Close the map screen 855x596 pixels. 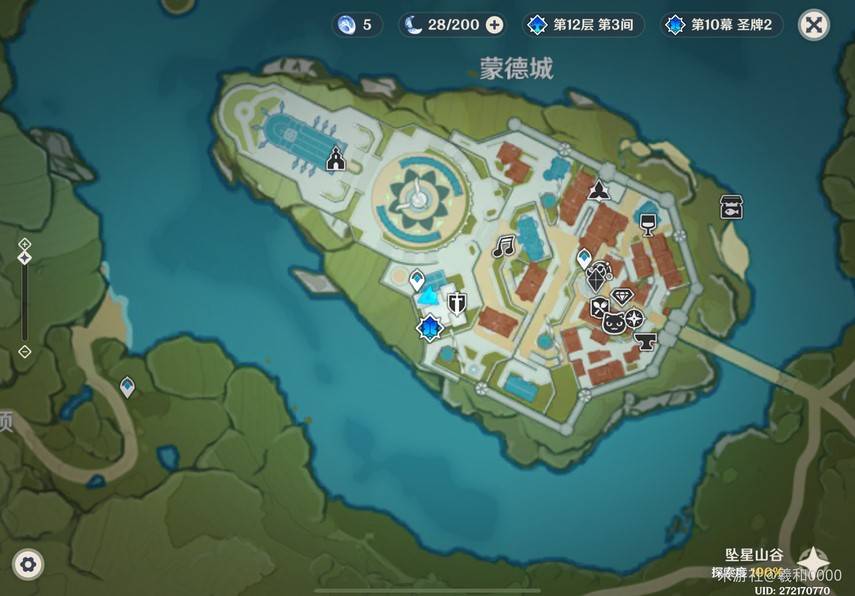coord(814,25)
